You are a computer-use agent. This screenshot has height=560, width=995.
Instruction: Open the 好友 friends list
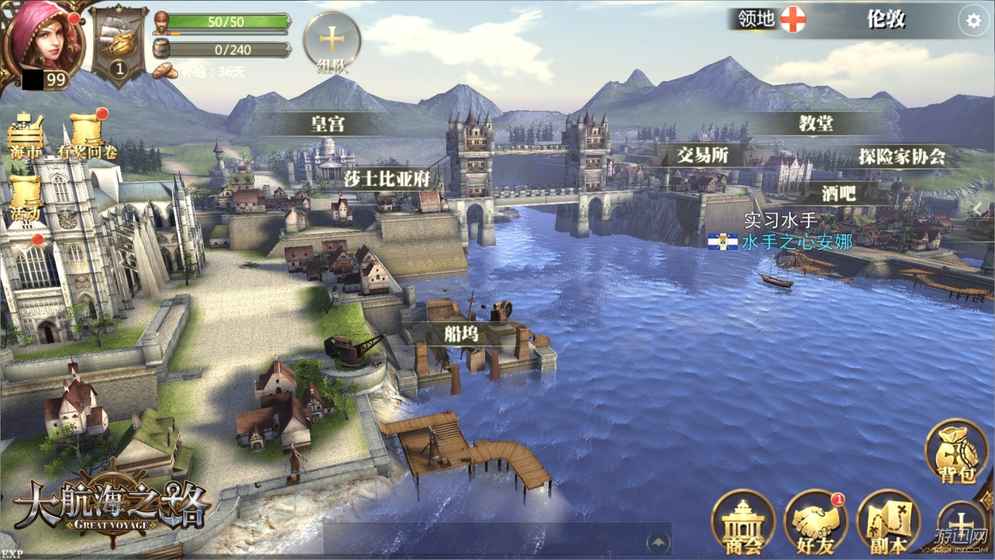click(815, 523)
